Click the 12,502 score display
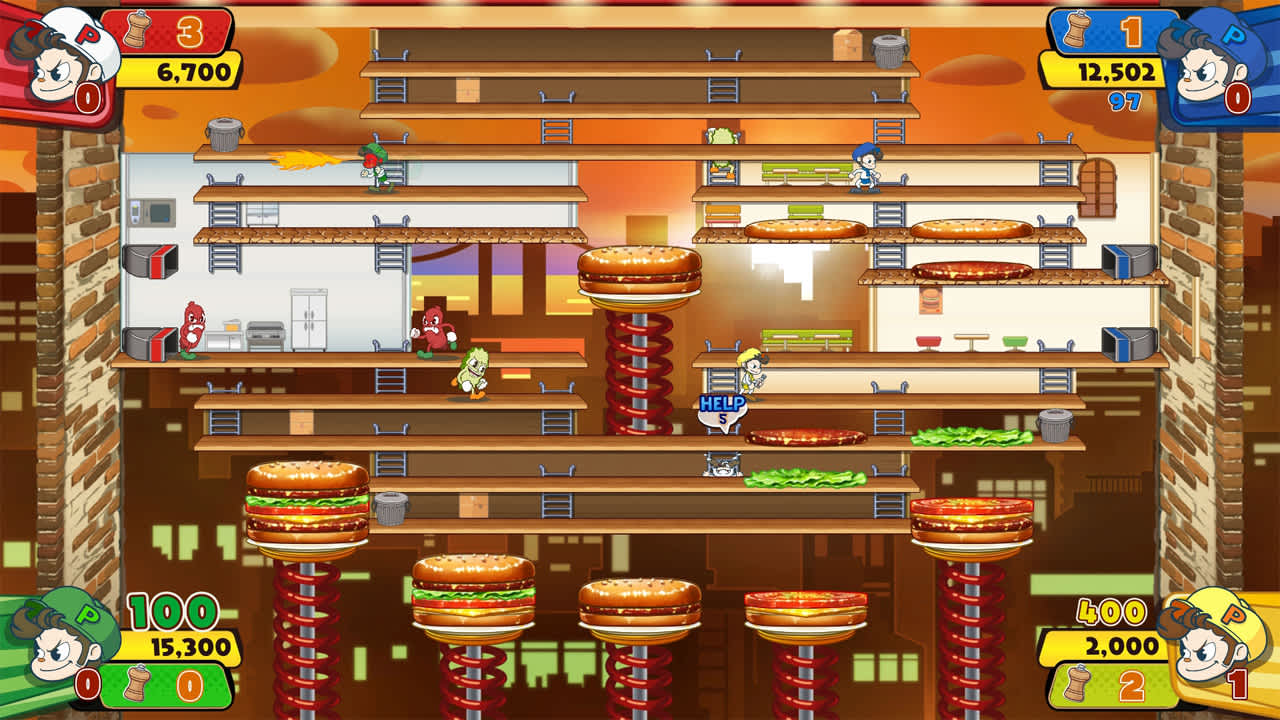This screenshot has height=720, width=1280. [1118, 72]
